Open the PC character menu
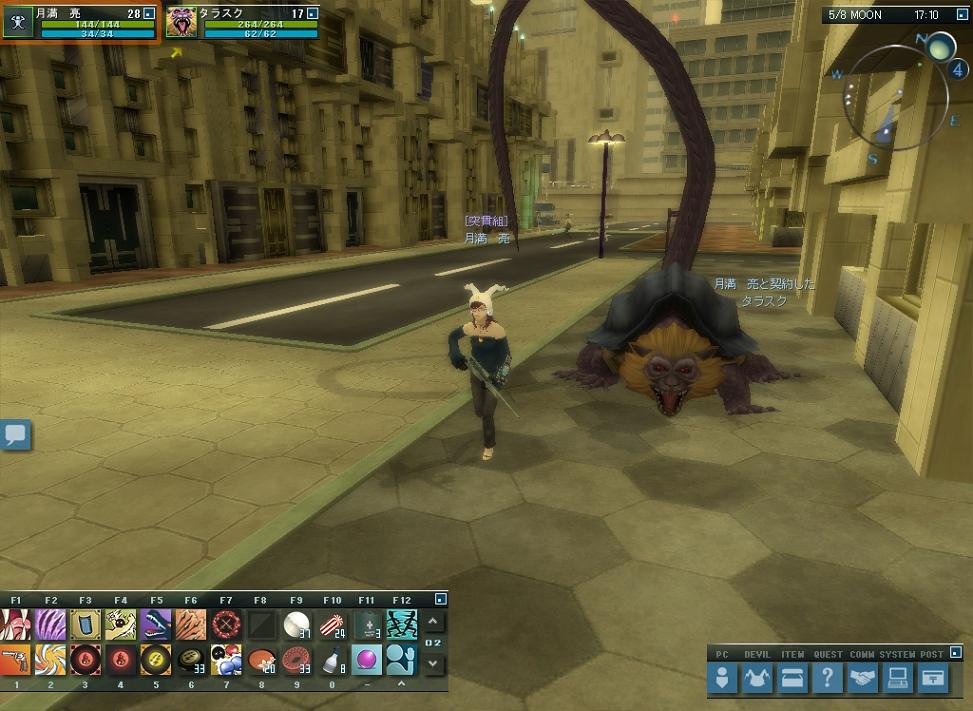 pyautogui.click(x=723, y=678)
